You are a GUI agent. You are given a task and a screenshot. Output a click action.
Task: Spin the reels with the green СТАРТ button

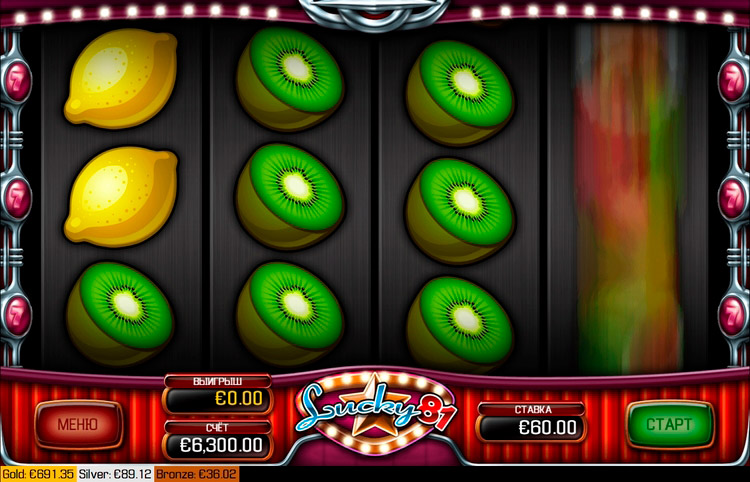click(669, 424)
